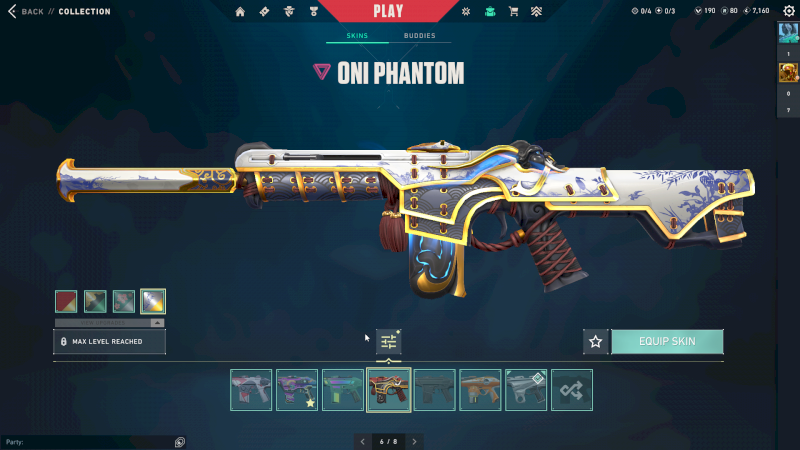Click the red PLAY button
This screenshot has height=450, width=800.
388,11
